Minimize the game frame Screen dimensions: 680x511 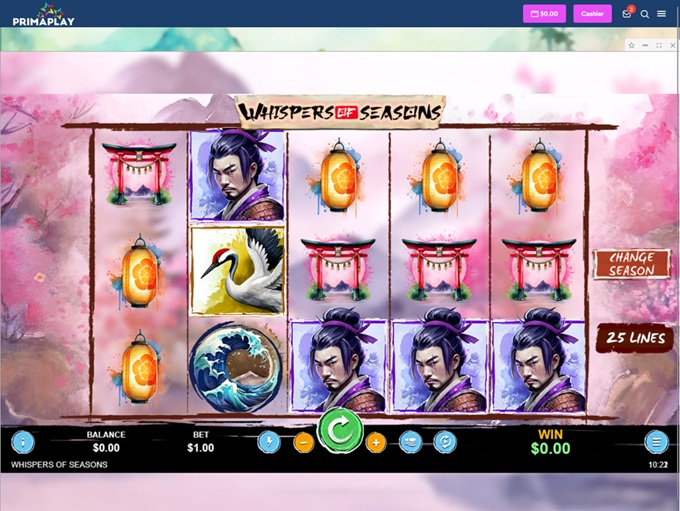[x=645, y=45]
